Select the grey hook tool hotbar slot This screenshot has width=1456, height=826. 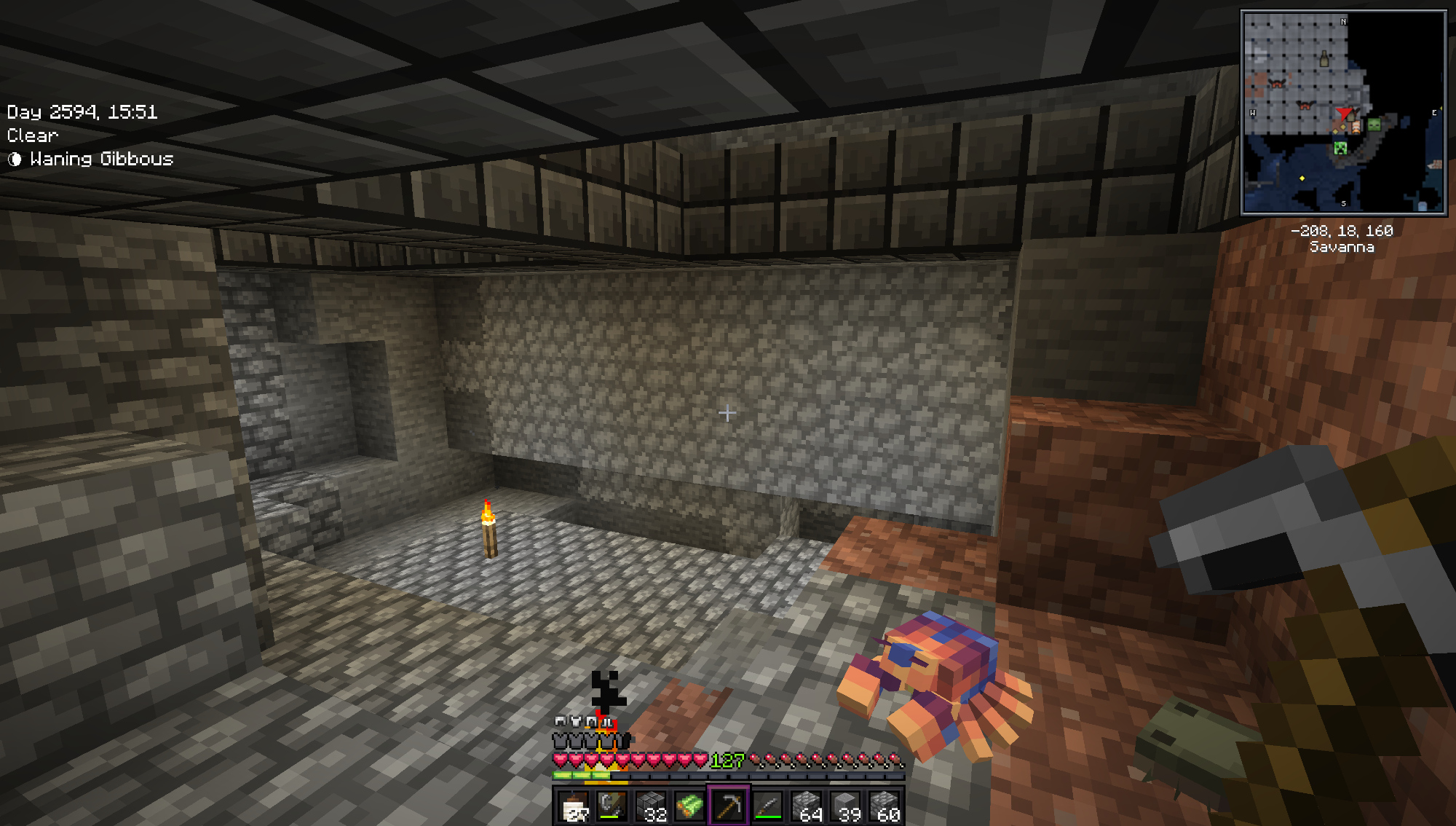pyautogui.click(x=612, y=806)
